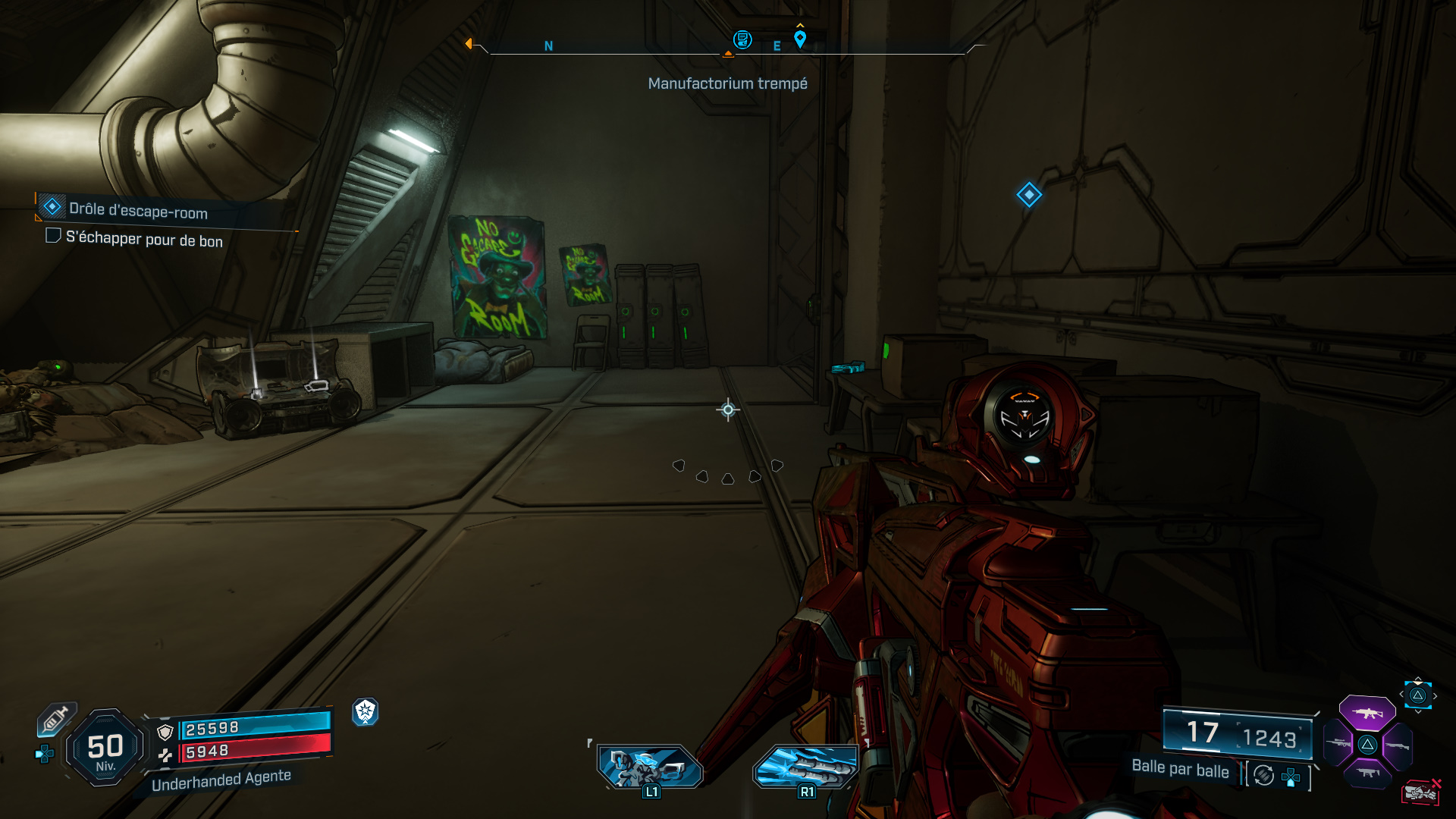Expand the weapon card with the down chevron
The image size is (1456, 819).
(x=1418, y=711)
